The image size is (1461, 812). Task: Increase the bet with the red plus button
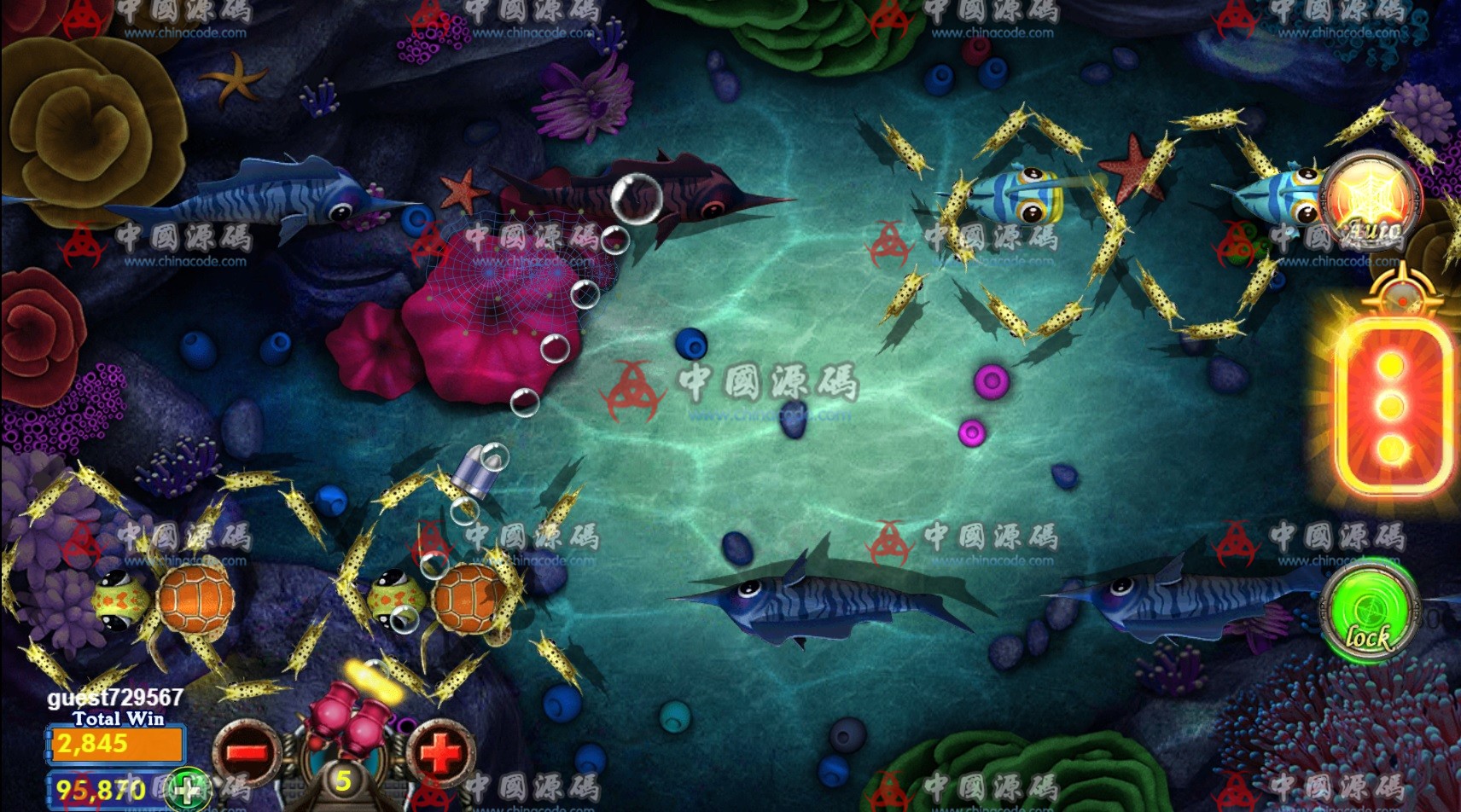point(440,751)
